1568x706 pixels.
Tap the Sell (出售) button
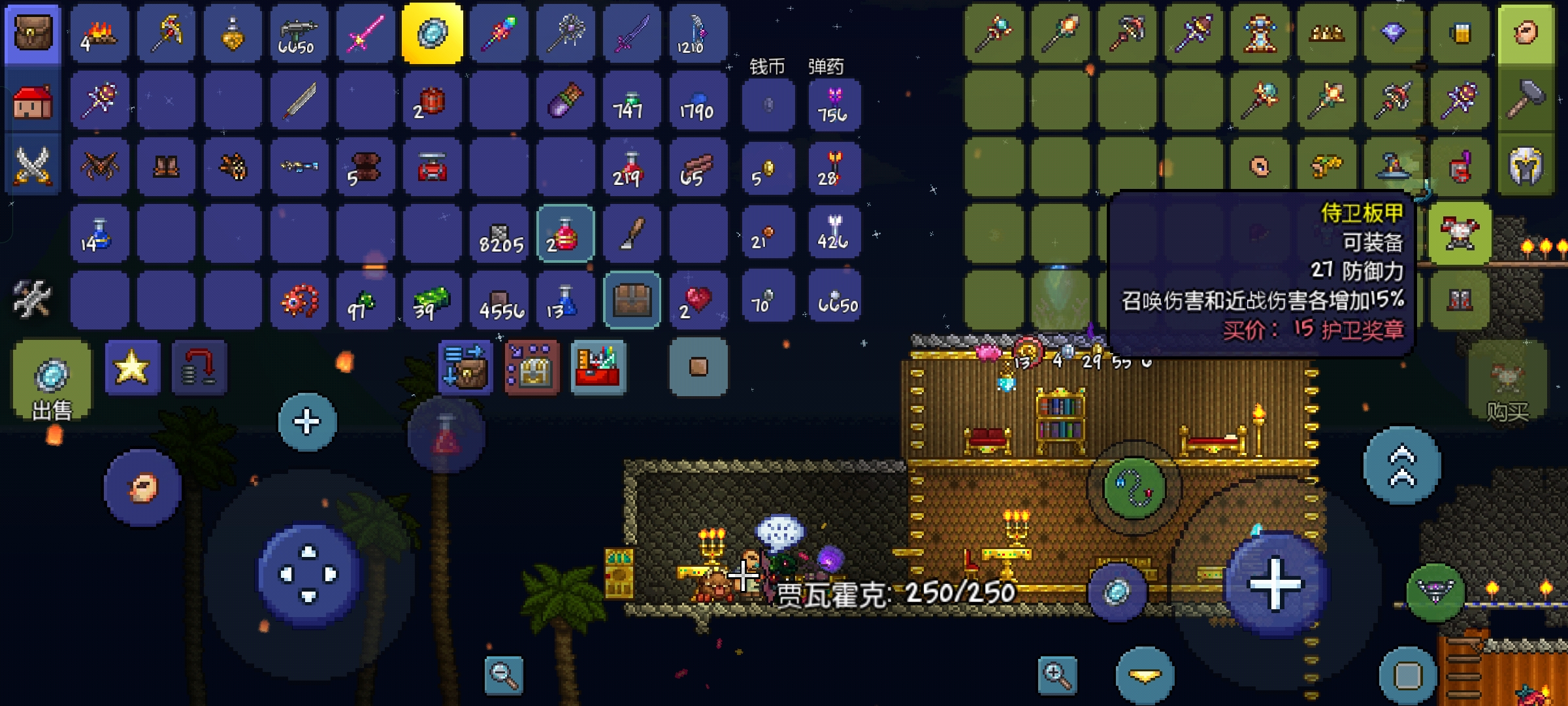coord(52,379)
